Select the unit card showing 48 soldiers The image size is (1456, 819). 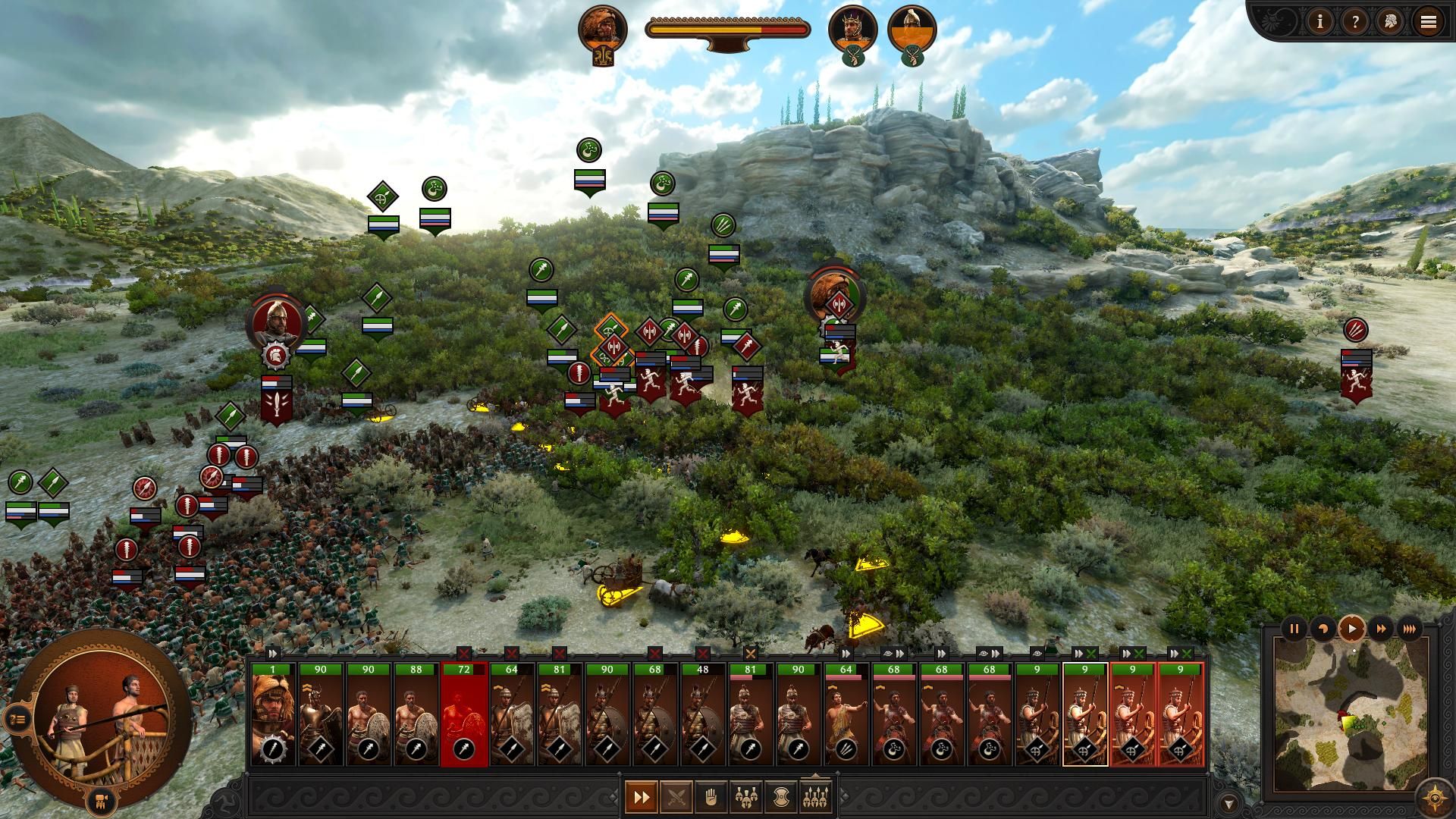click(702, 714)
